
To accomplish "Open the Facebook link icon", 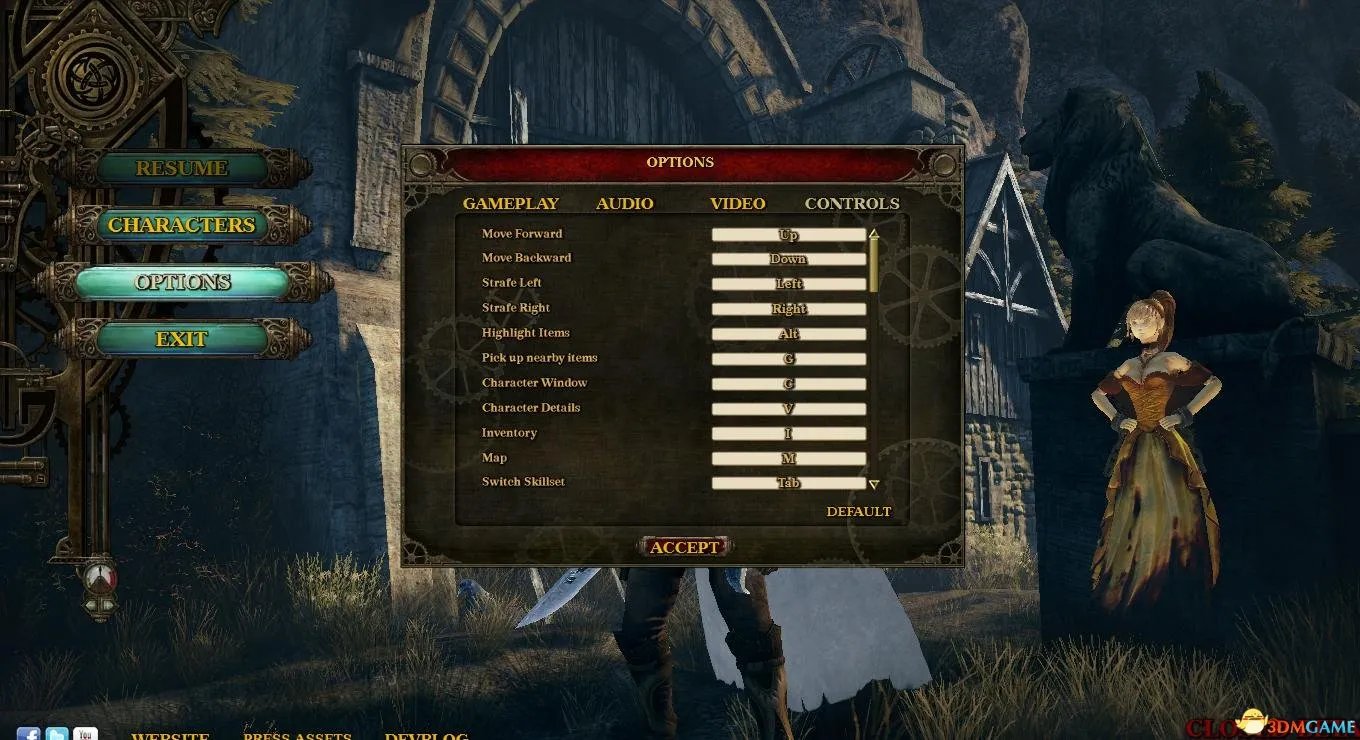I will pos(28,735).
